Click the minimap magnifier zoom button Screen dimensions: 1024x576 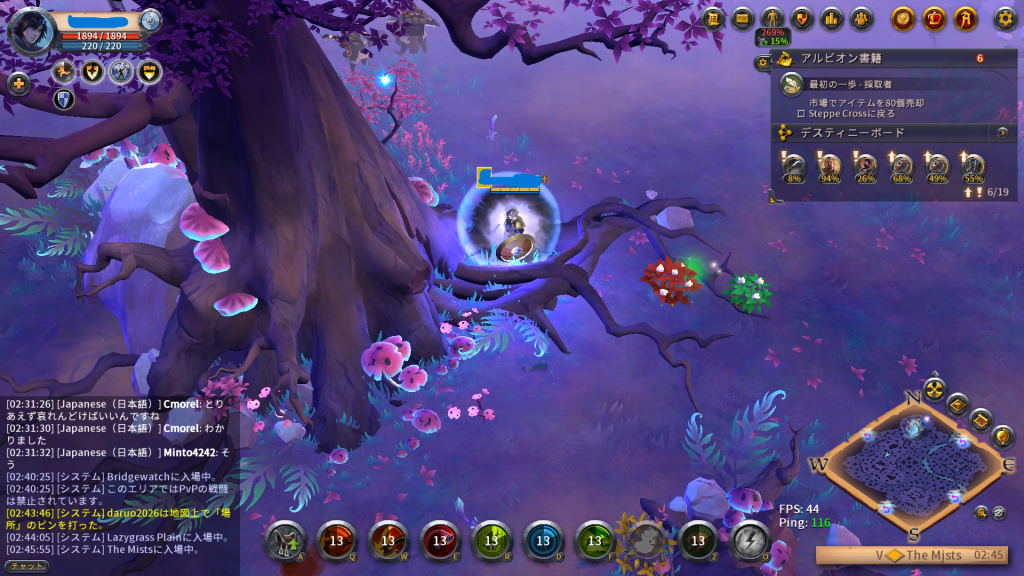(x=982, y=513)
